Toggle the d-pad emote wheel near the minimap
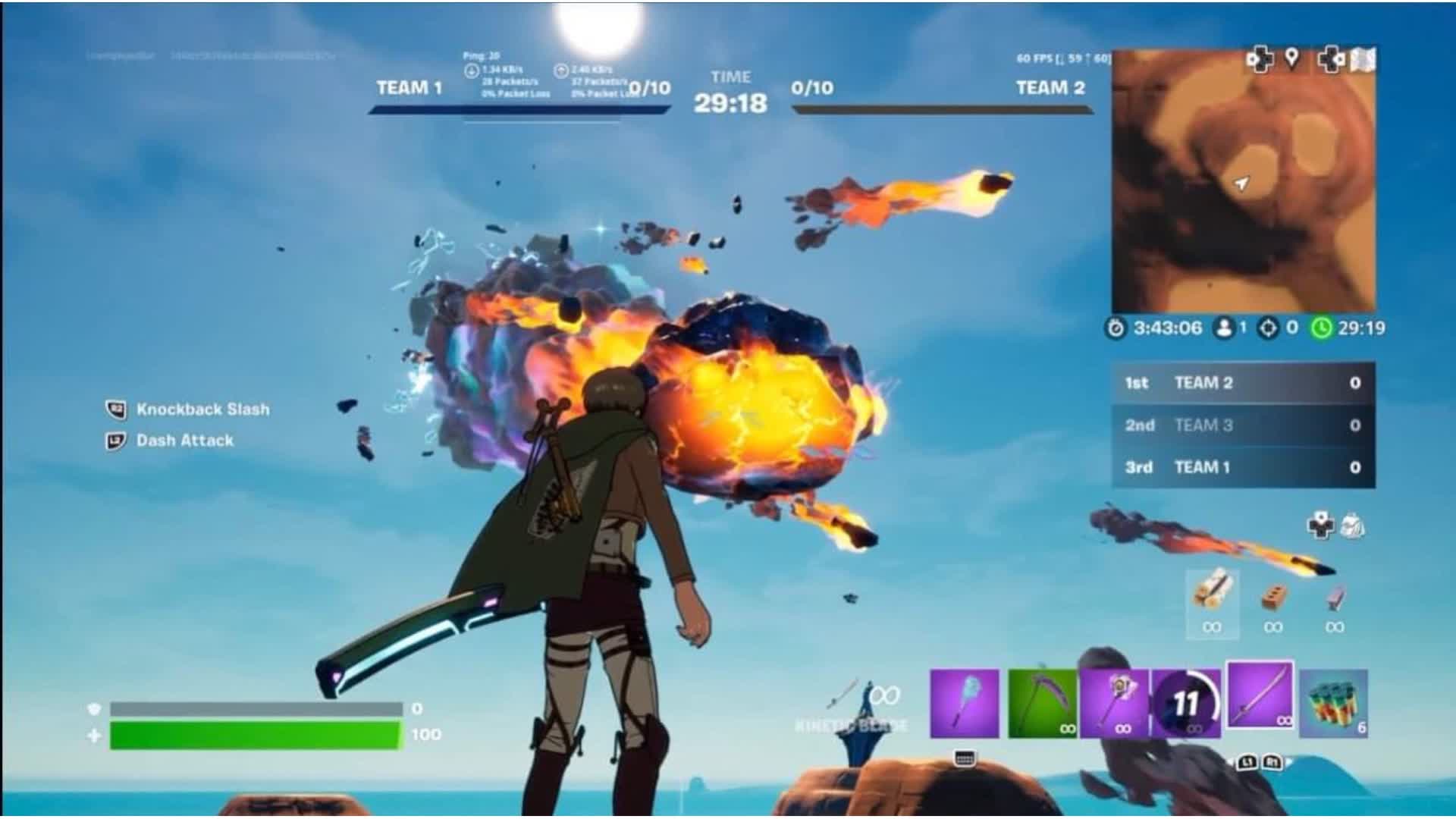 (1259, 59)
